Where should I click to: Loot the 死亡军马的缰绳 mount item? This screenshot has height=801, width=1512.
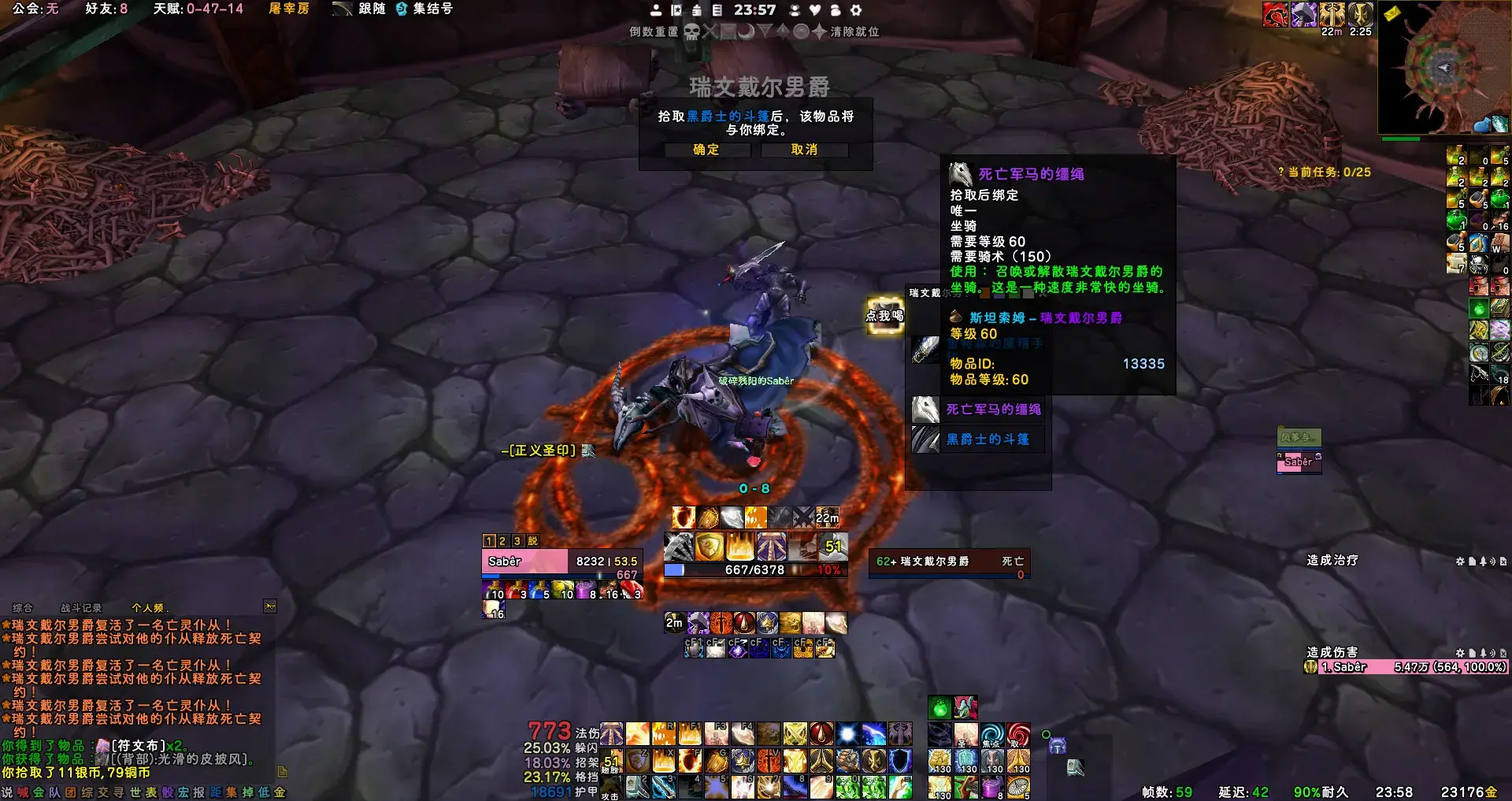[x=993, y=410]
